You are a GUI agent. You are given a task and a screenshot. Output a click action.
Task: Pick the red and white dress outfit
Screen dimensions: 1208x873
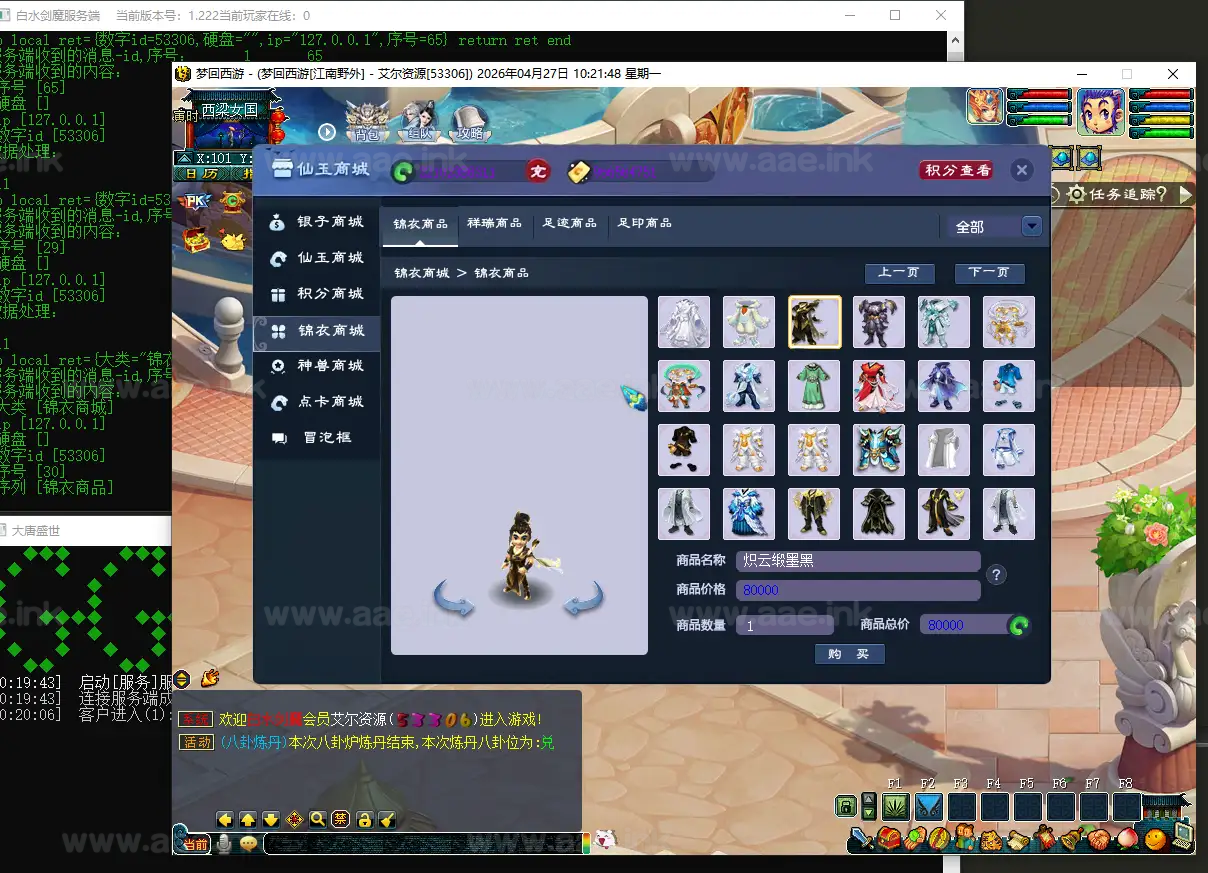point(879,386)
